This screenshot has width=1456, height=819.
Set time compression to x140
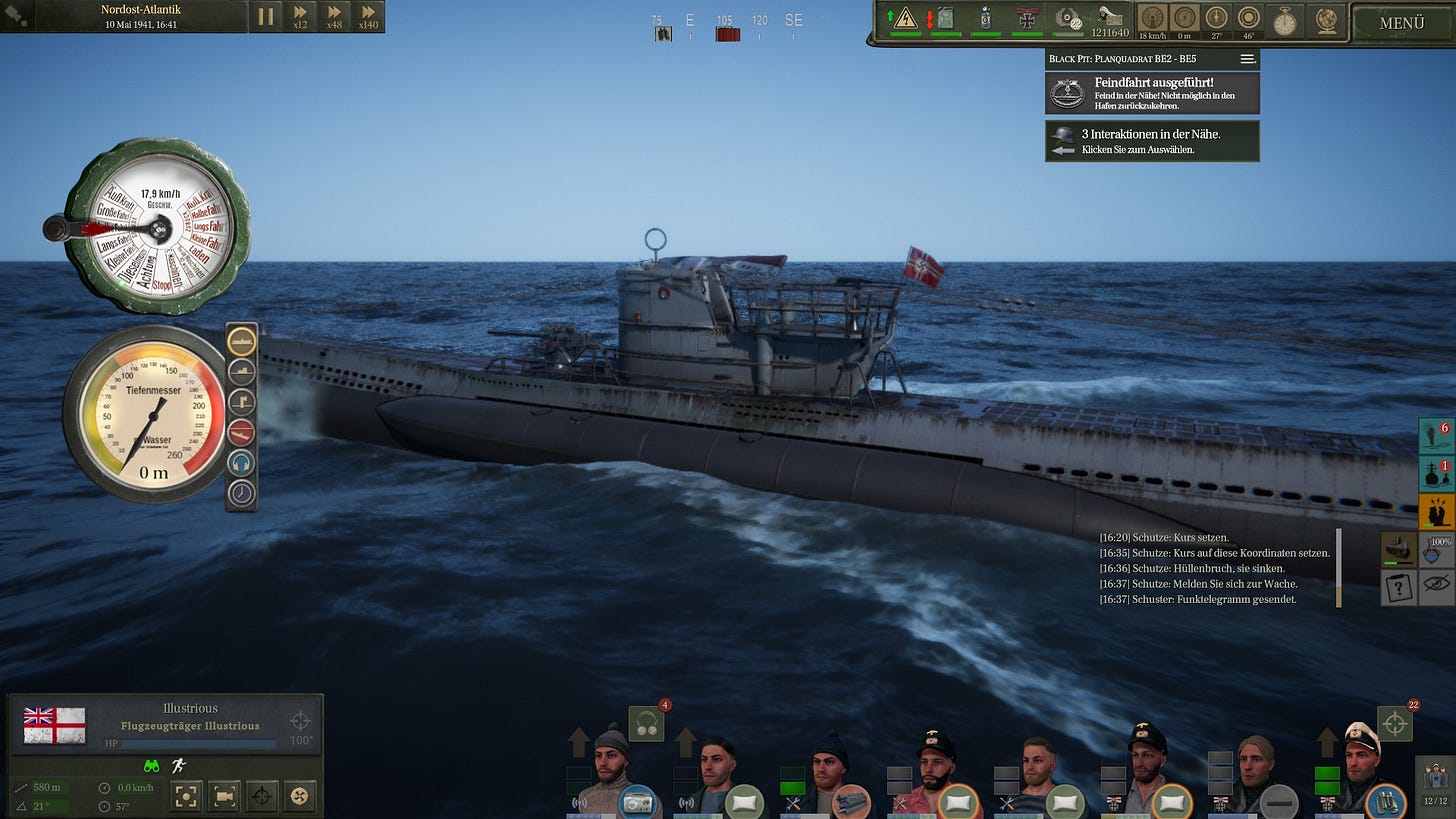click(368, 16)
